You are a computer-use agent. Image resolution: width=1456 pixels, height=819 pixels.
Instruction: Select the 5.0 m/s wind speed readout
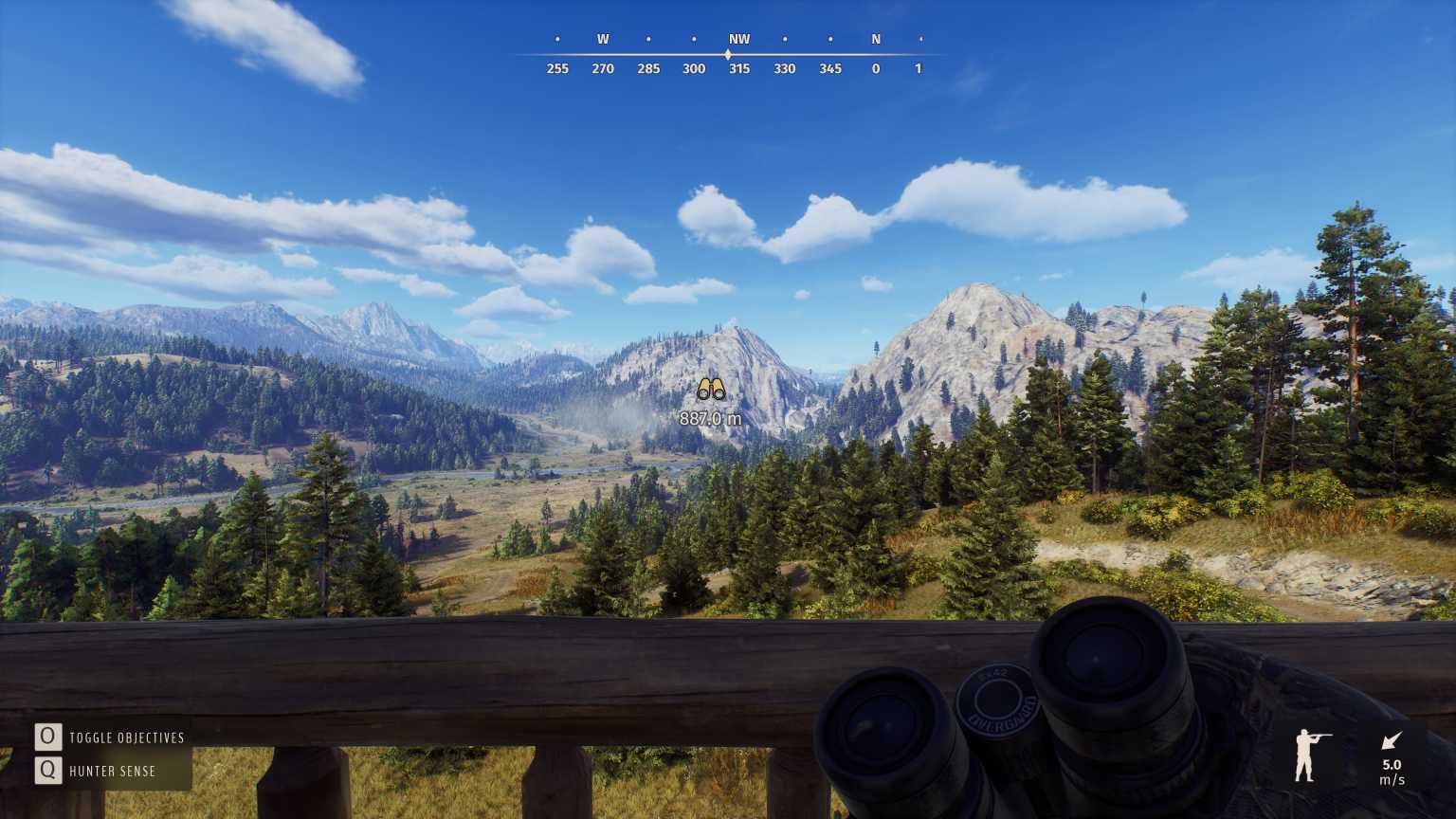[1392, 771]
